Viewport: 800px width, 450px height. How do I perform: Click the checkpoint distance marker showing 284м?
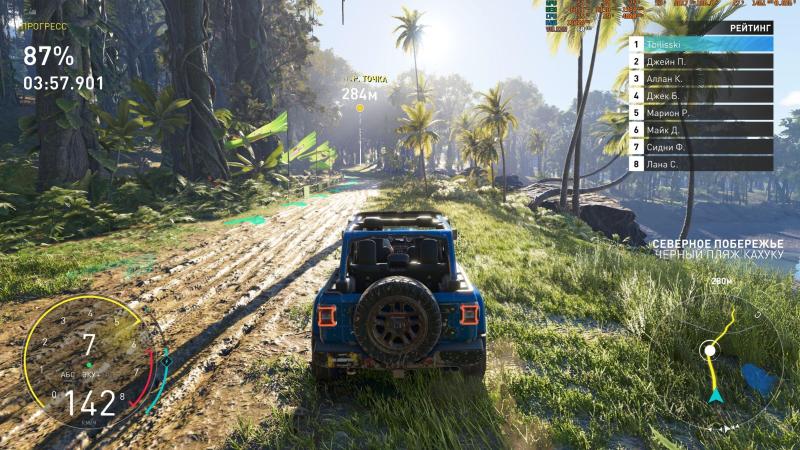click(359, 94)
